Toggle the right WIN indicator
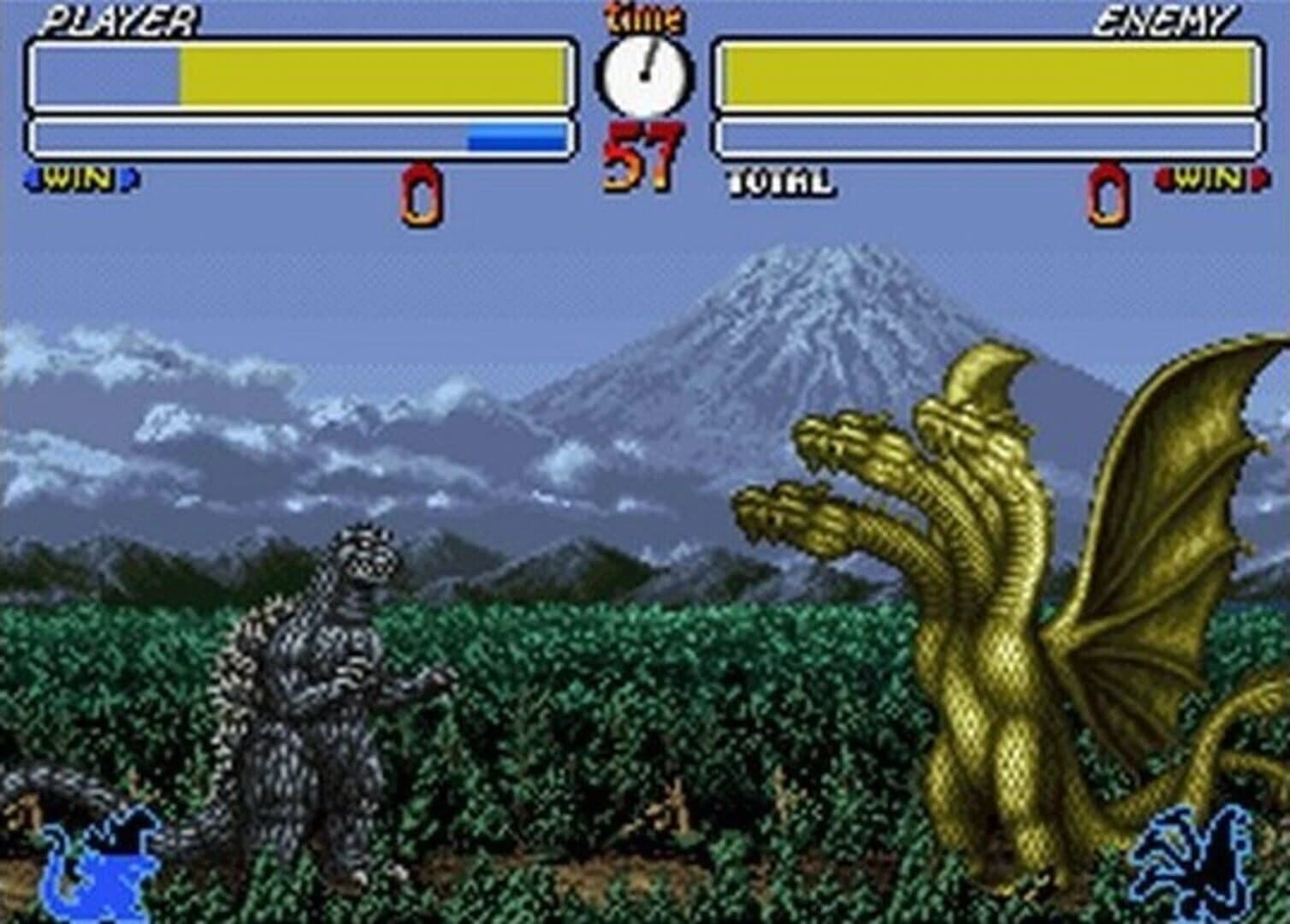 pyautogui.click(x=1208, y=179)
